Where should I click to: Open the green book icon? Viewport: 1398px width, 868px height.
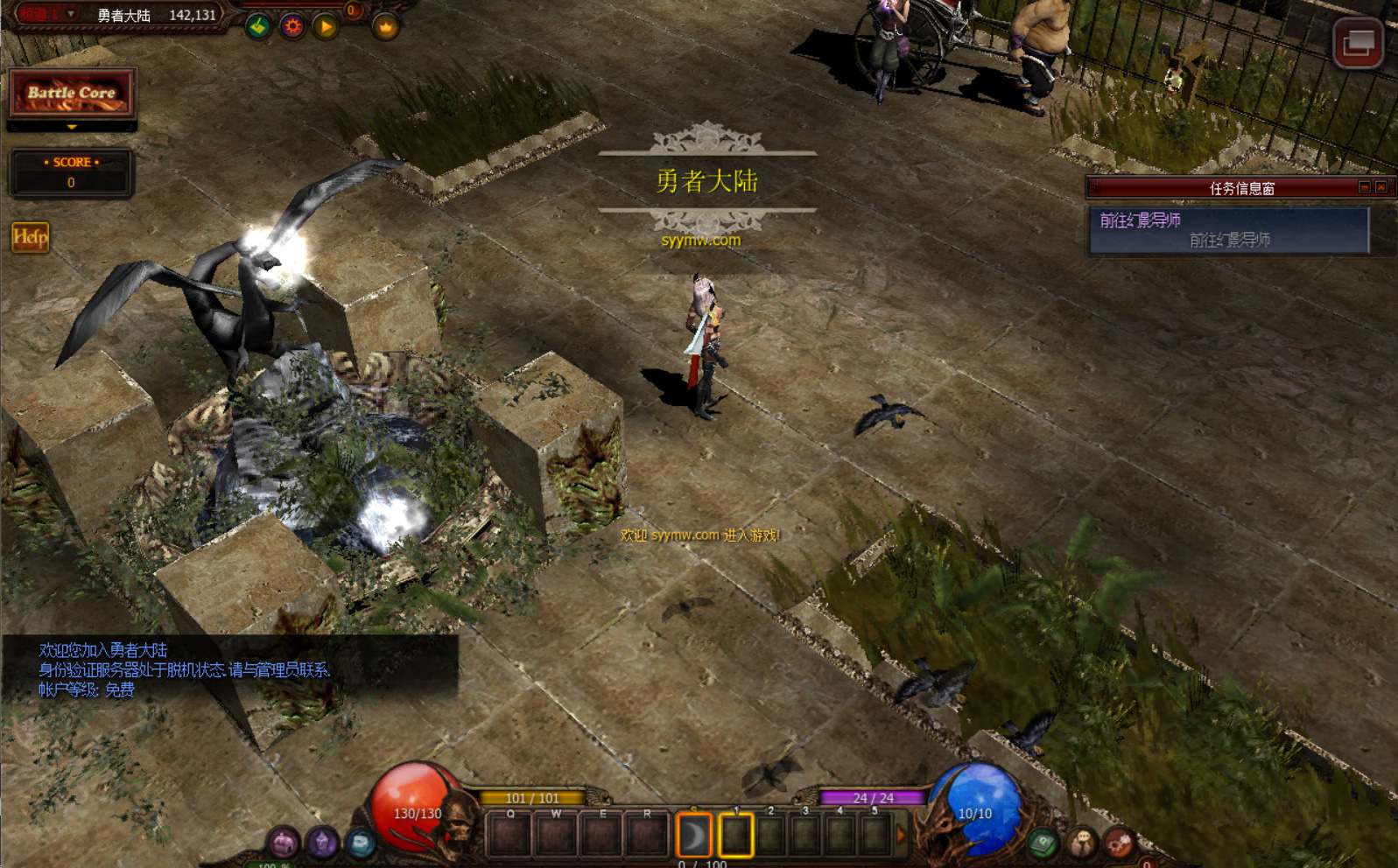coord(1042,844)
